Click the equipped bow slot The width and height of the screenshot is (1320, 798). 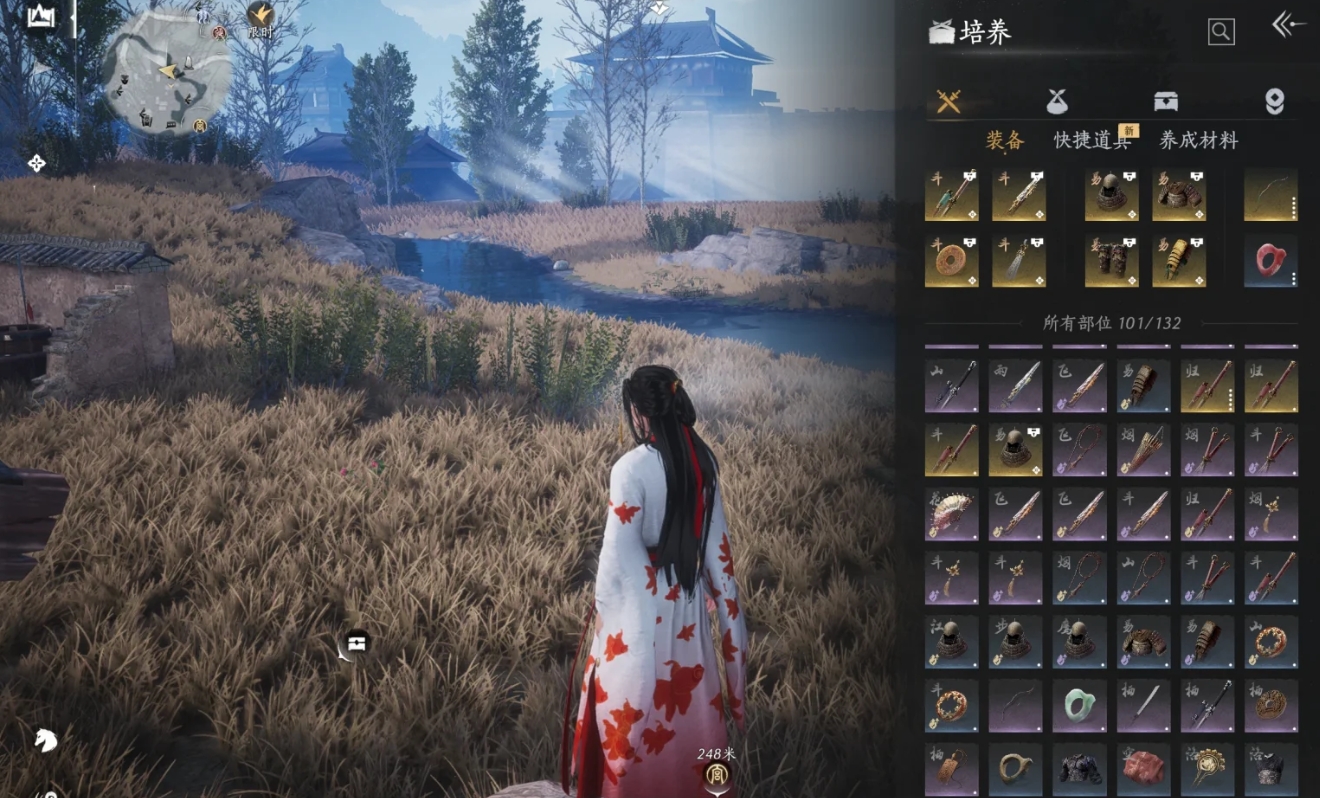(x=1271, y=195)
